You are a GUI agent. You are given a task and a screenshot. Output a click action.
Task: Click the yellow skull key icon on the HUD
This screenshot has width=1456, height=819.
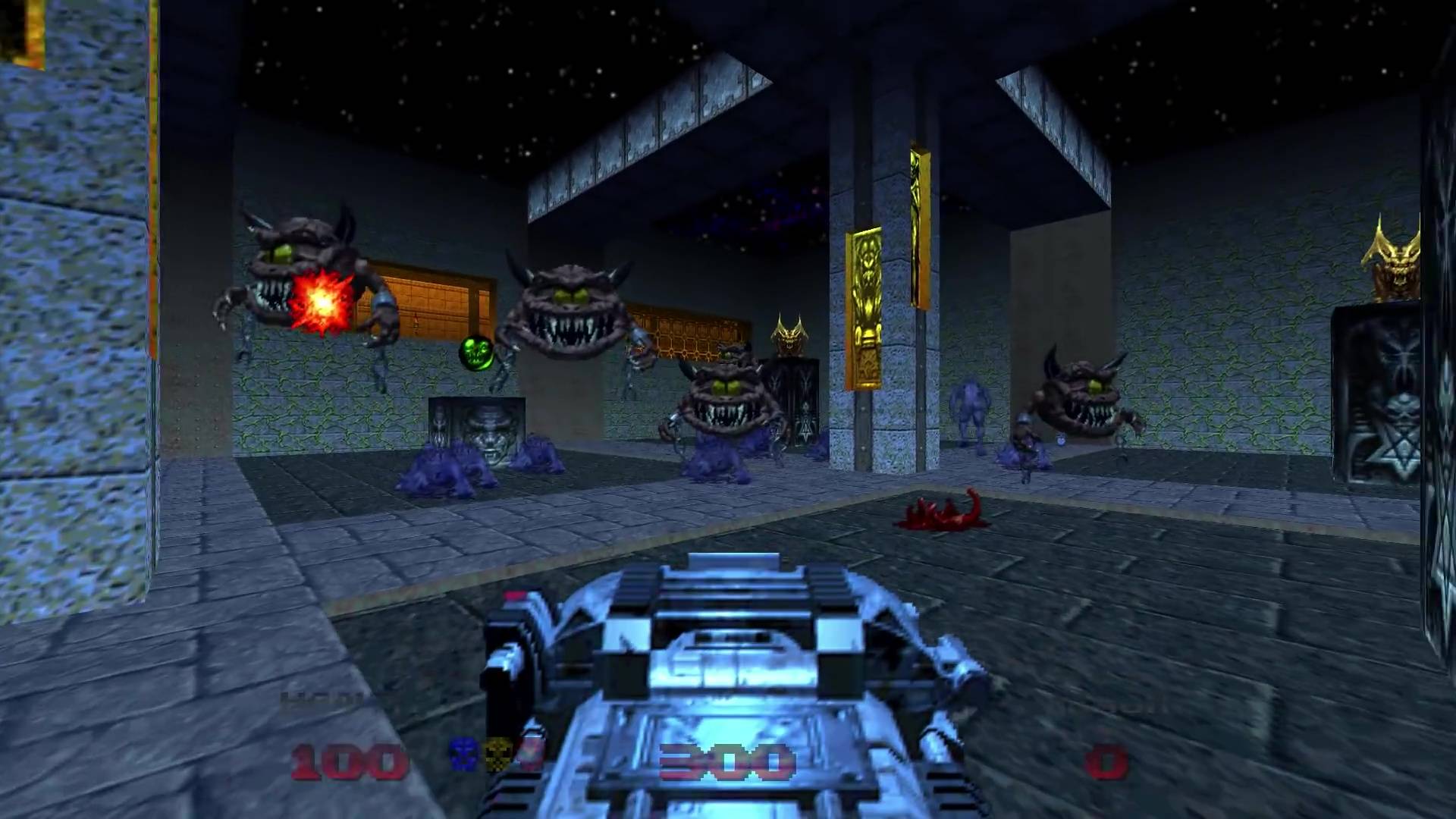pos(498,753)
